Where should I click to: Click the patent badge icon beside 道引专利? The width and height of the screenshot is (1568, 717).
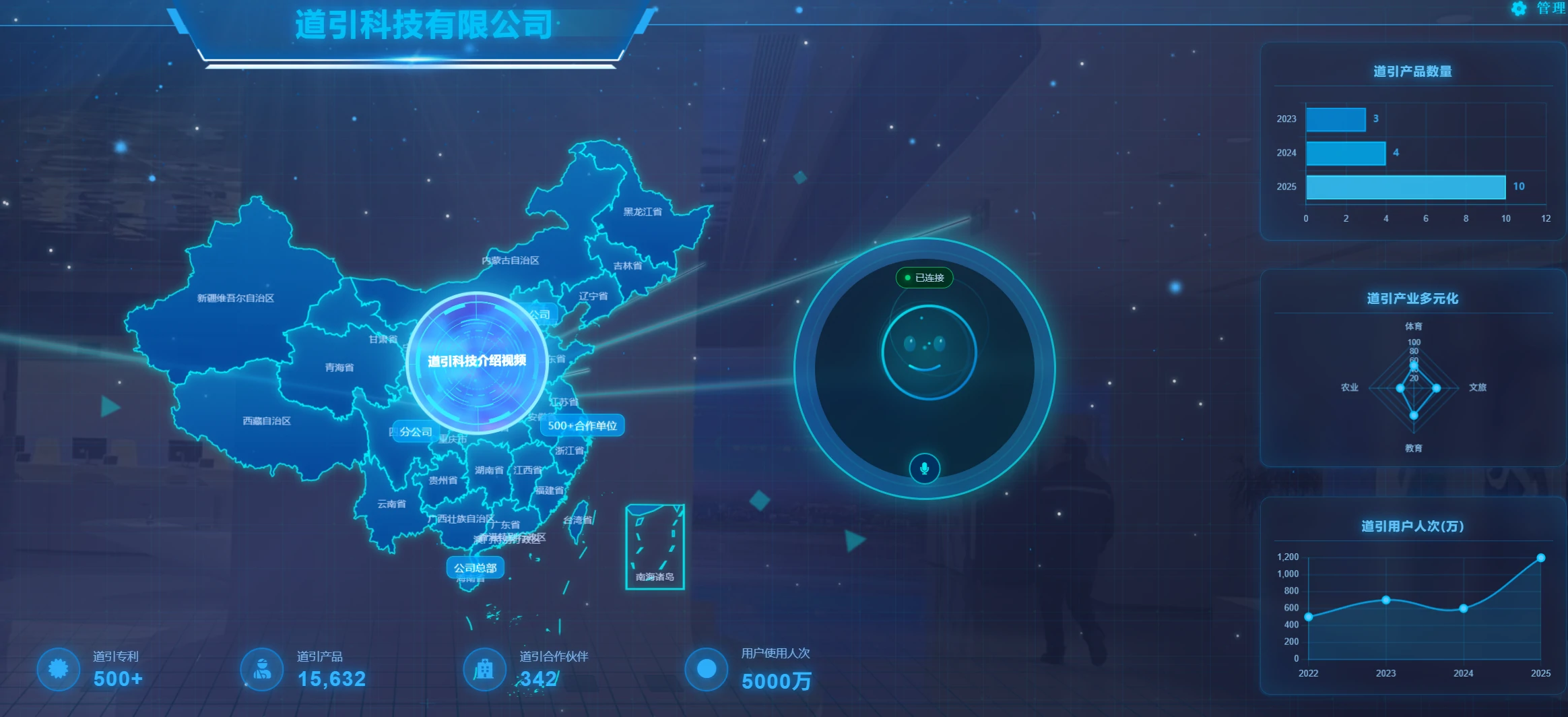coord(59,668)
